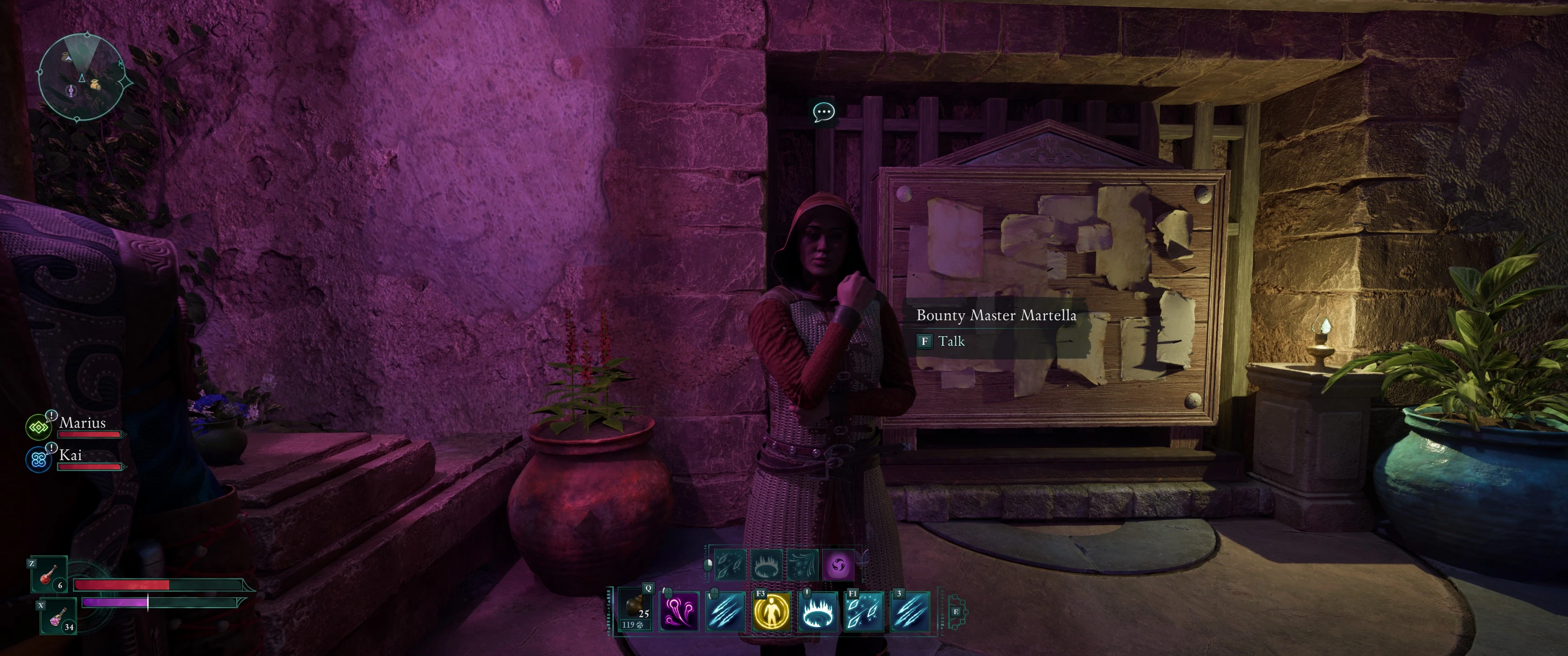
Task: Activate the magenta swirling orbs ability
Action: point(679,611)
